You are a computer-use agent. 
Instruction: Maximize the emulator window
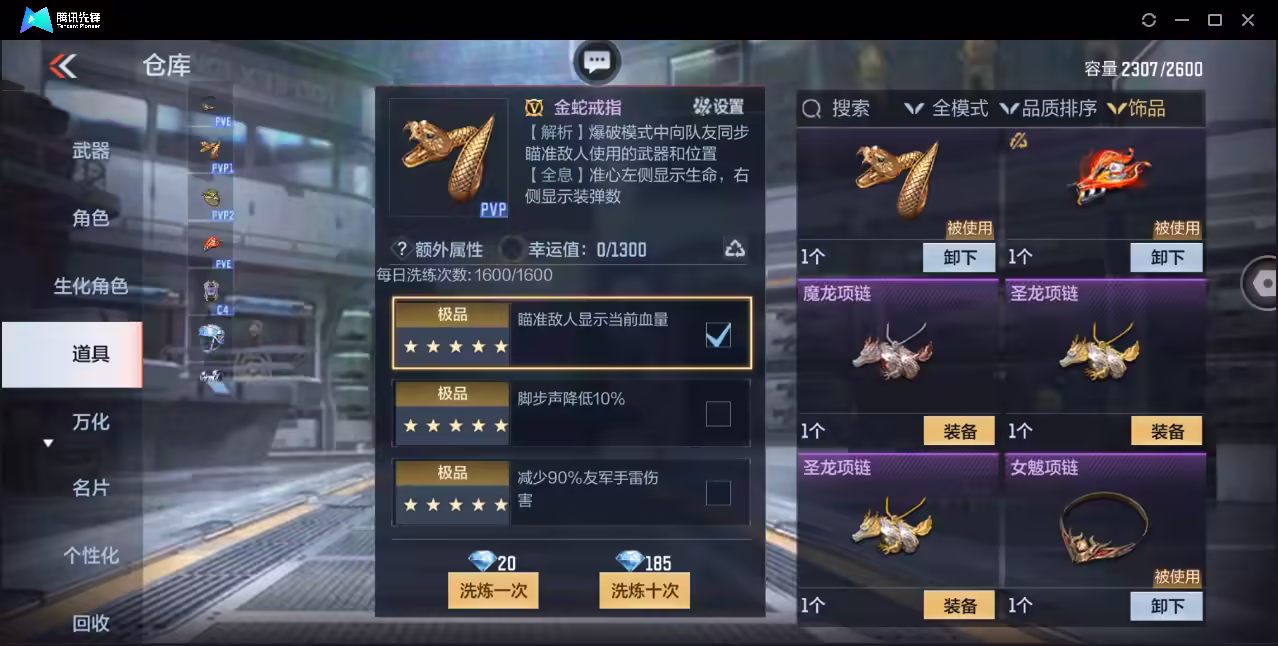[1215, 20]
